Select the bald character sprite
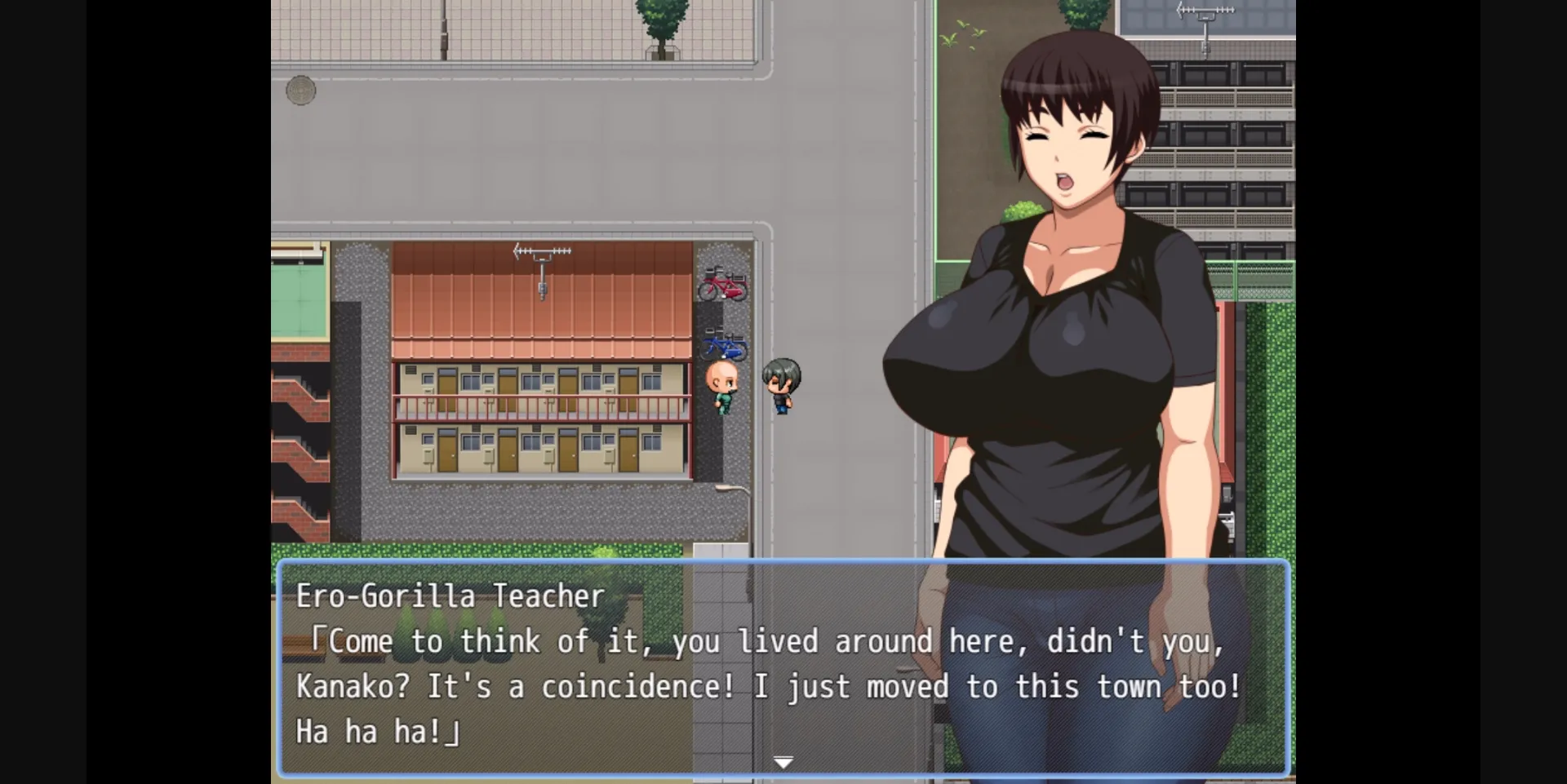 click(x=721, y=383)
